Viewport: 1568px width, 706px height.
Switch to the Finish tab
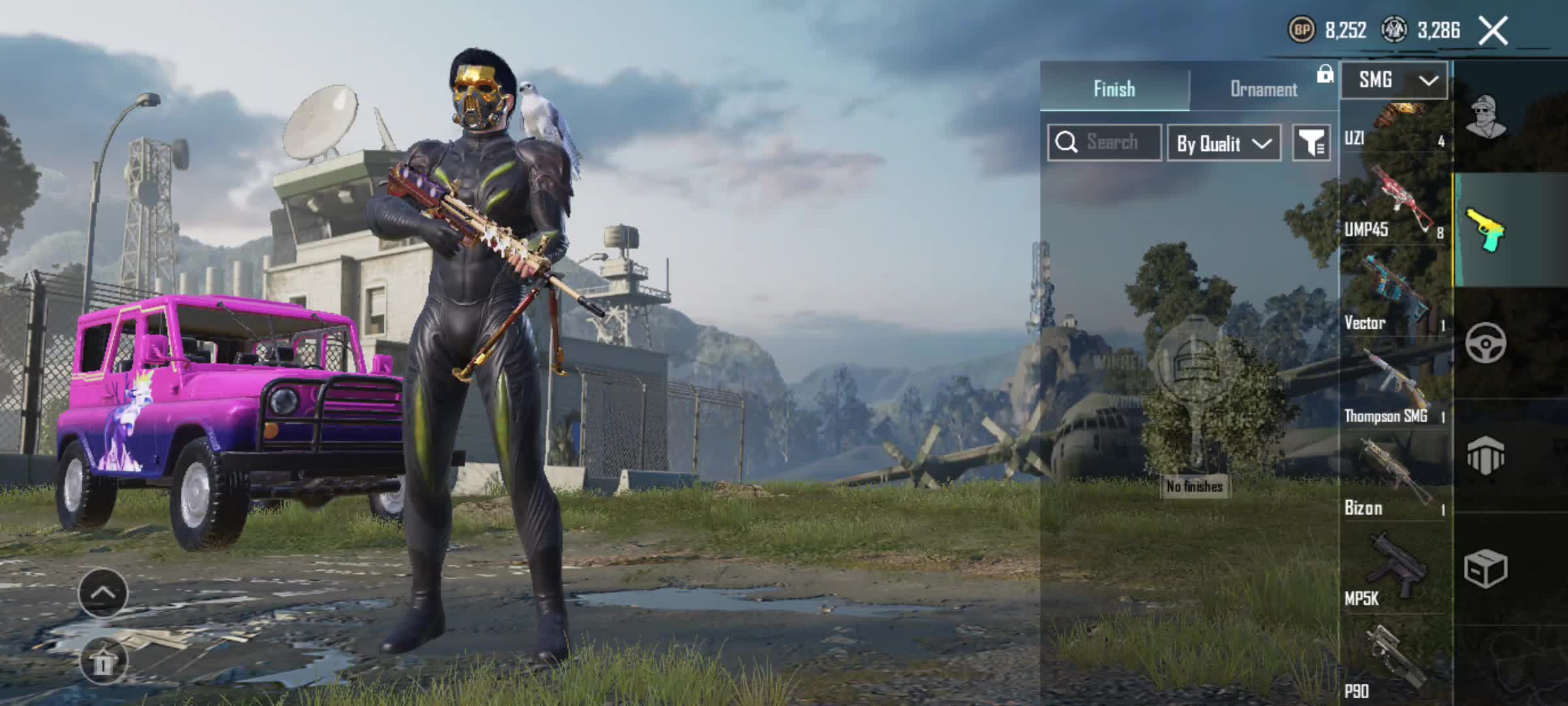click(x=1115, y=89)
